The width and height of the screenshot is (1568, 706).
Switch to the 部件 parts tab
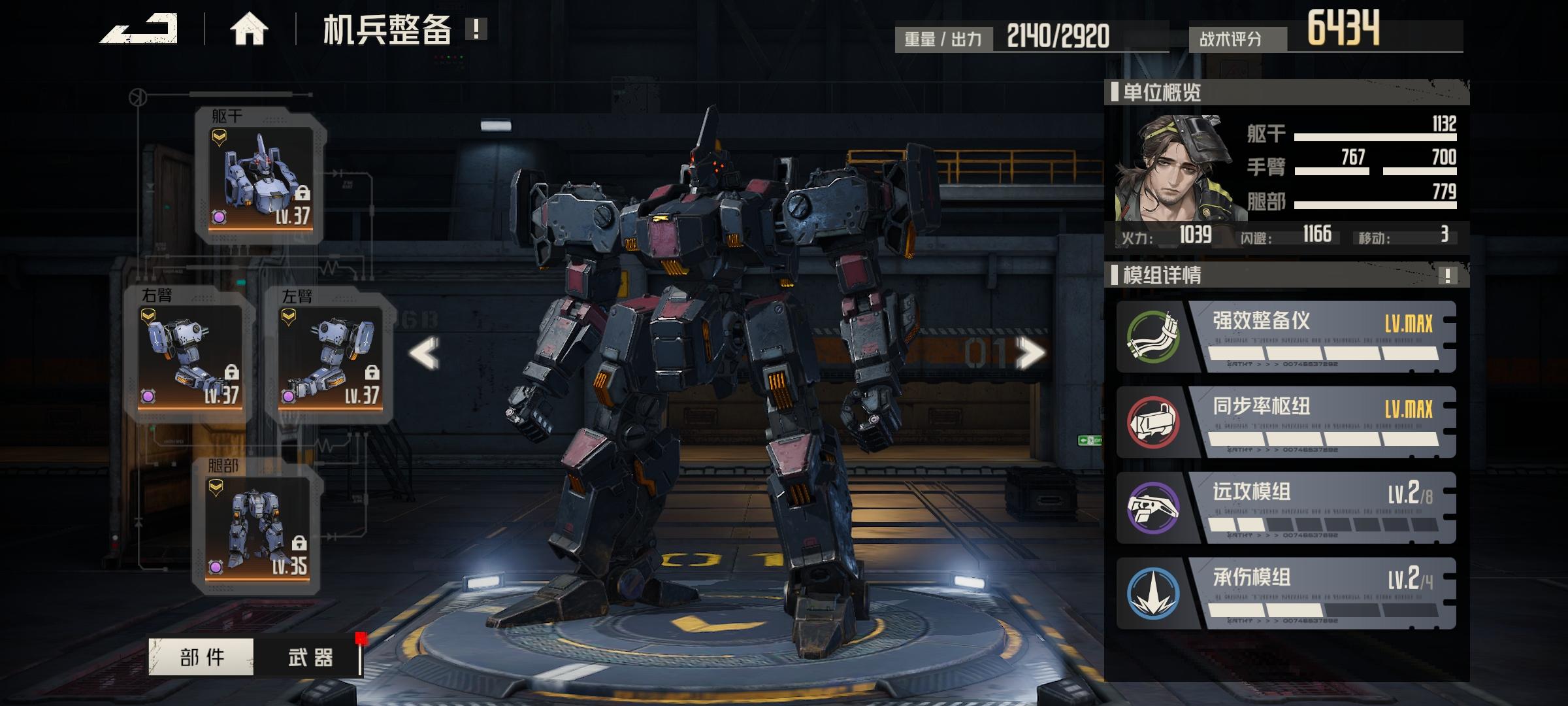[201, 656]
